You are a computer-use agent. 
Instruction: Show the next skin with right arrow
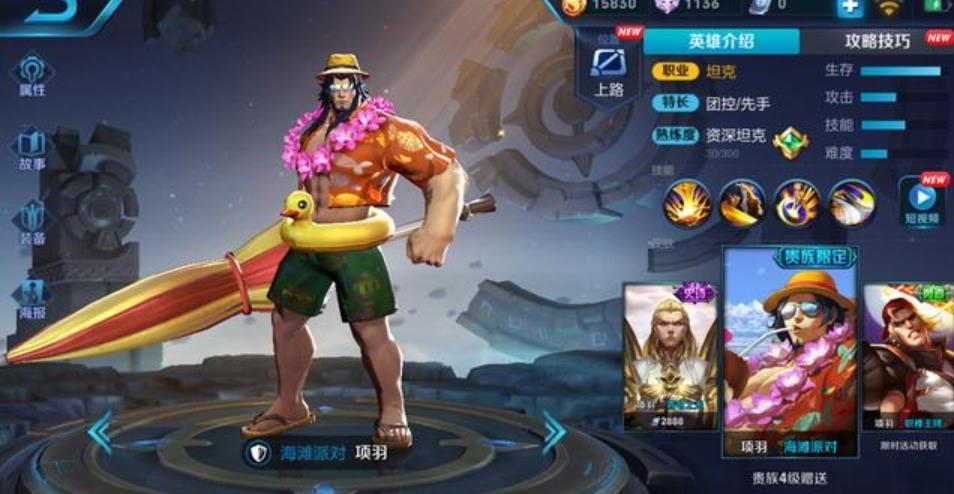553,432
